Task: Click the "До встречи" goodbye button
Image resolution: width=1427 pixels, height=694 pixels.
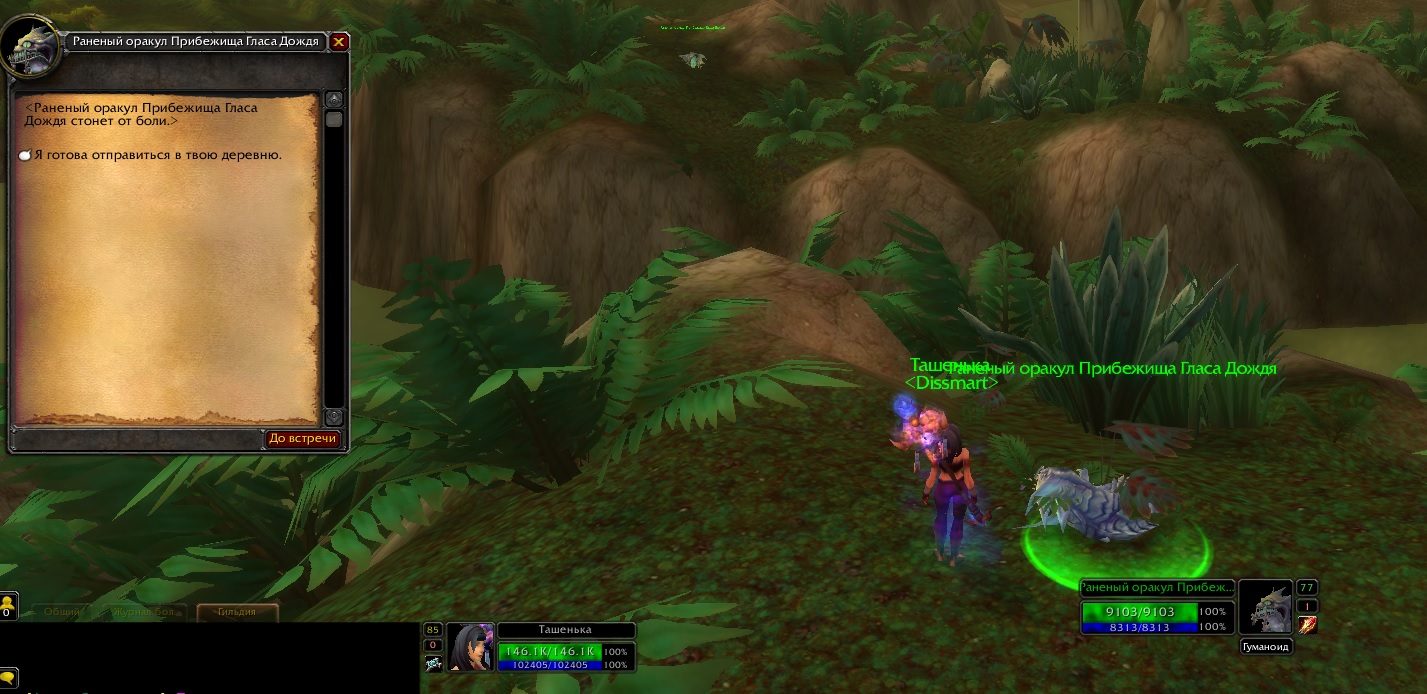Action: (303, 439)
